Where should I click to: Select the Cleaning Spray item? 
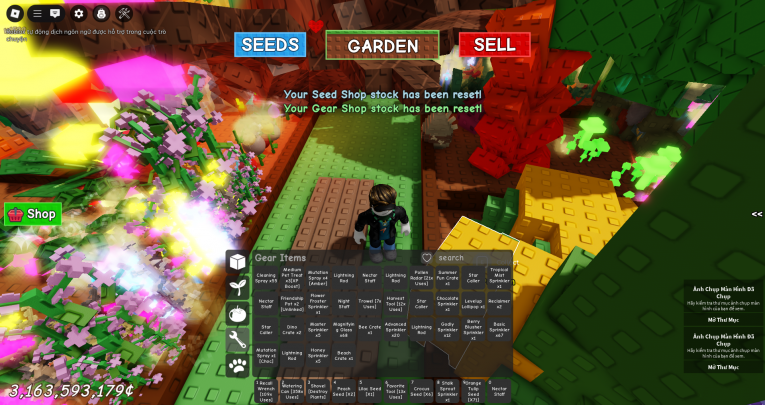point(267,277)
